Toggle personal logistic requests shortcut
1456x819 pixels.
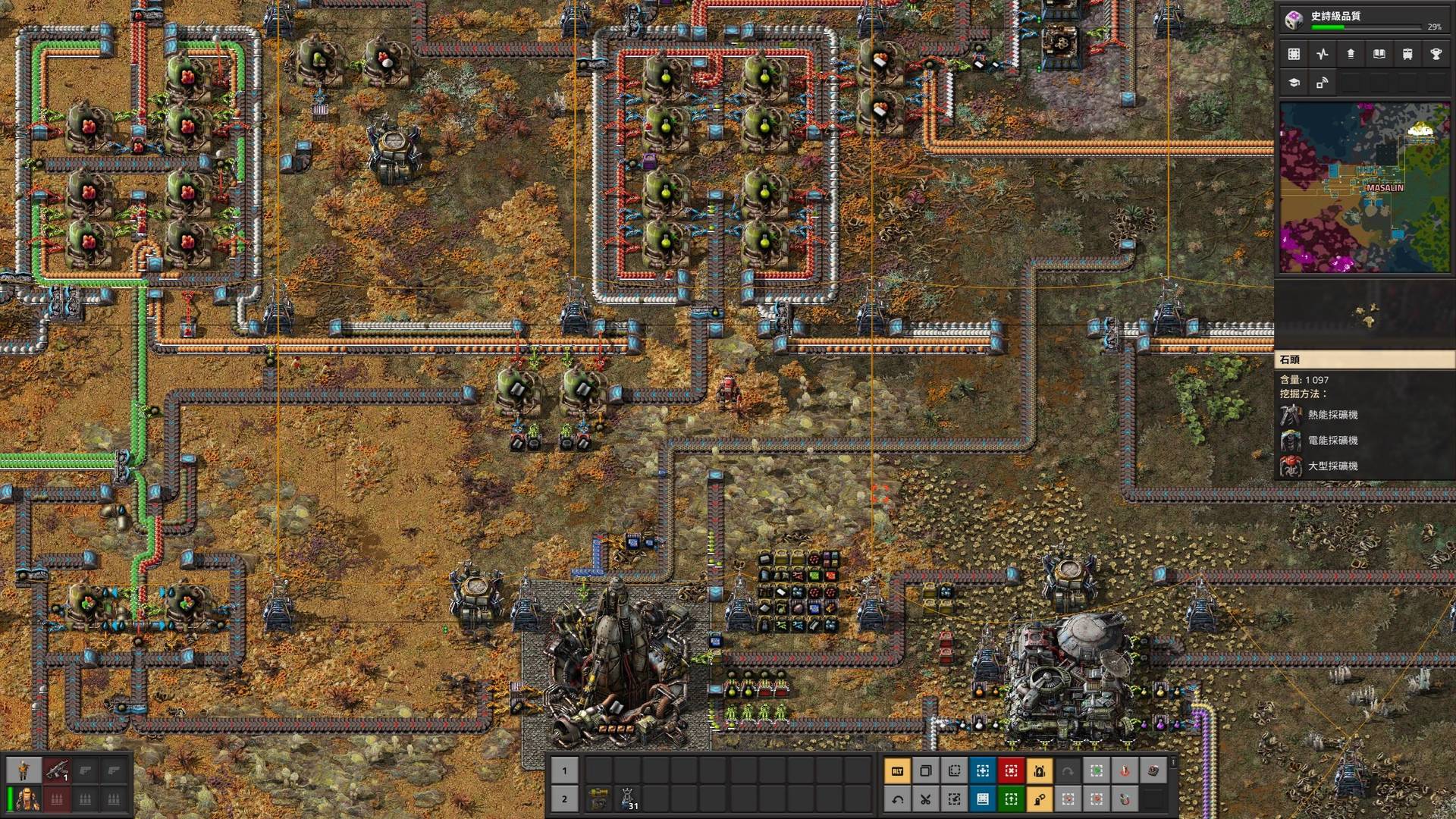coord(1040,799)
